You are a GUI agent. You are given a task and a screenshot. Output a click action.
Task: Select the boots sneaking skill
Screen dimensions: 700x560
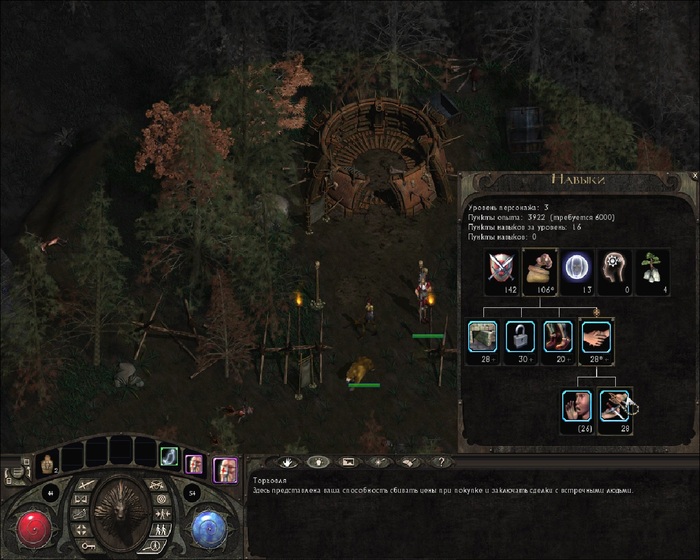point(559,335)
